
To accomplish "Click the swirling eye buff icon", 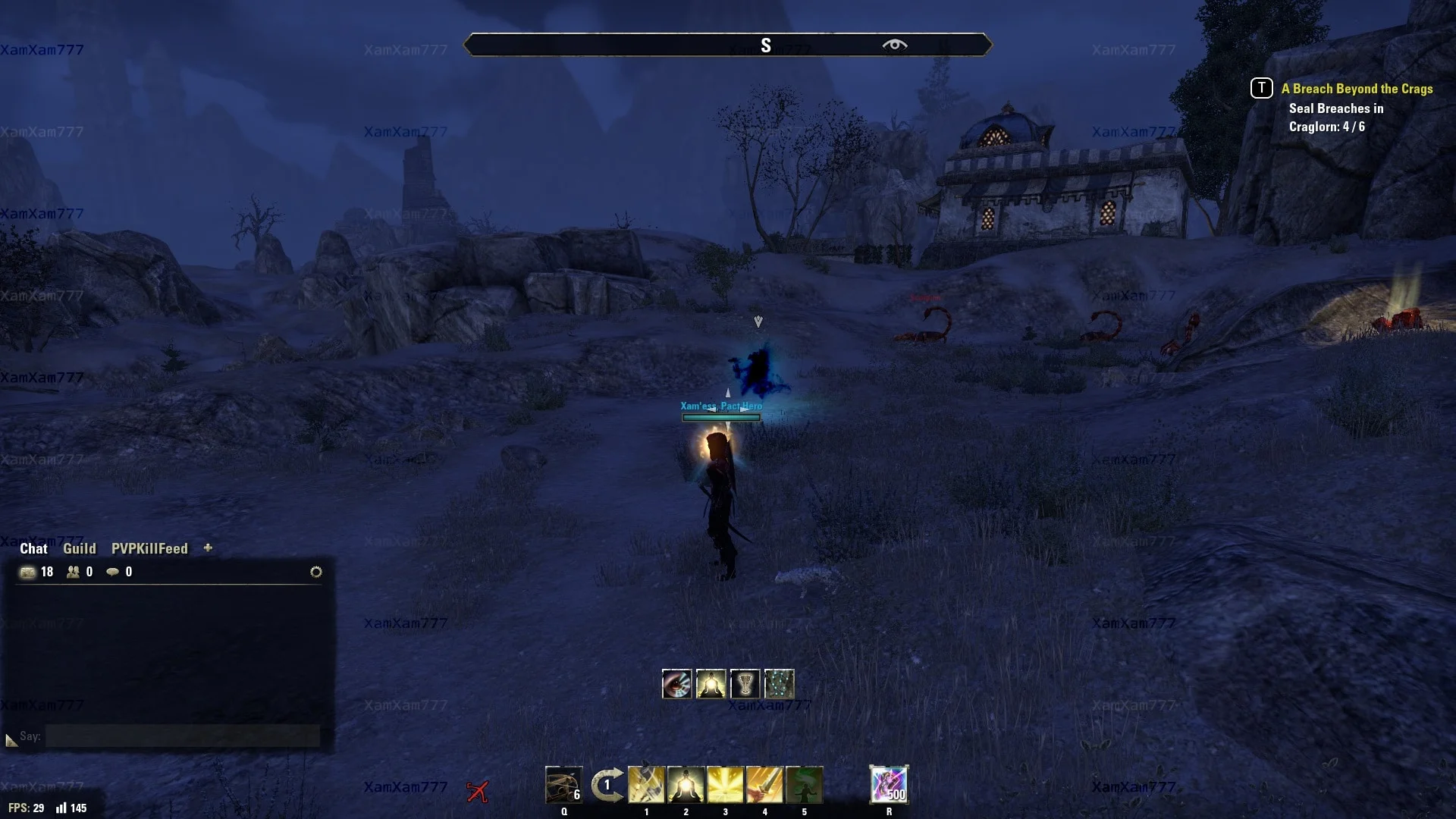I will point(676,684).
